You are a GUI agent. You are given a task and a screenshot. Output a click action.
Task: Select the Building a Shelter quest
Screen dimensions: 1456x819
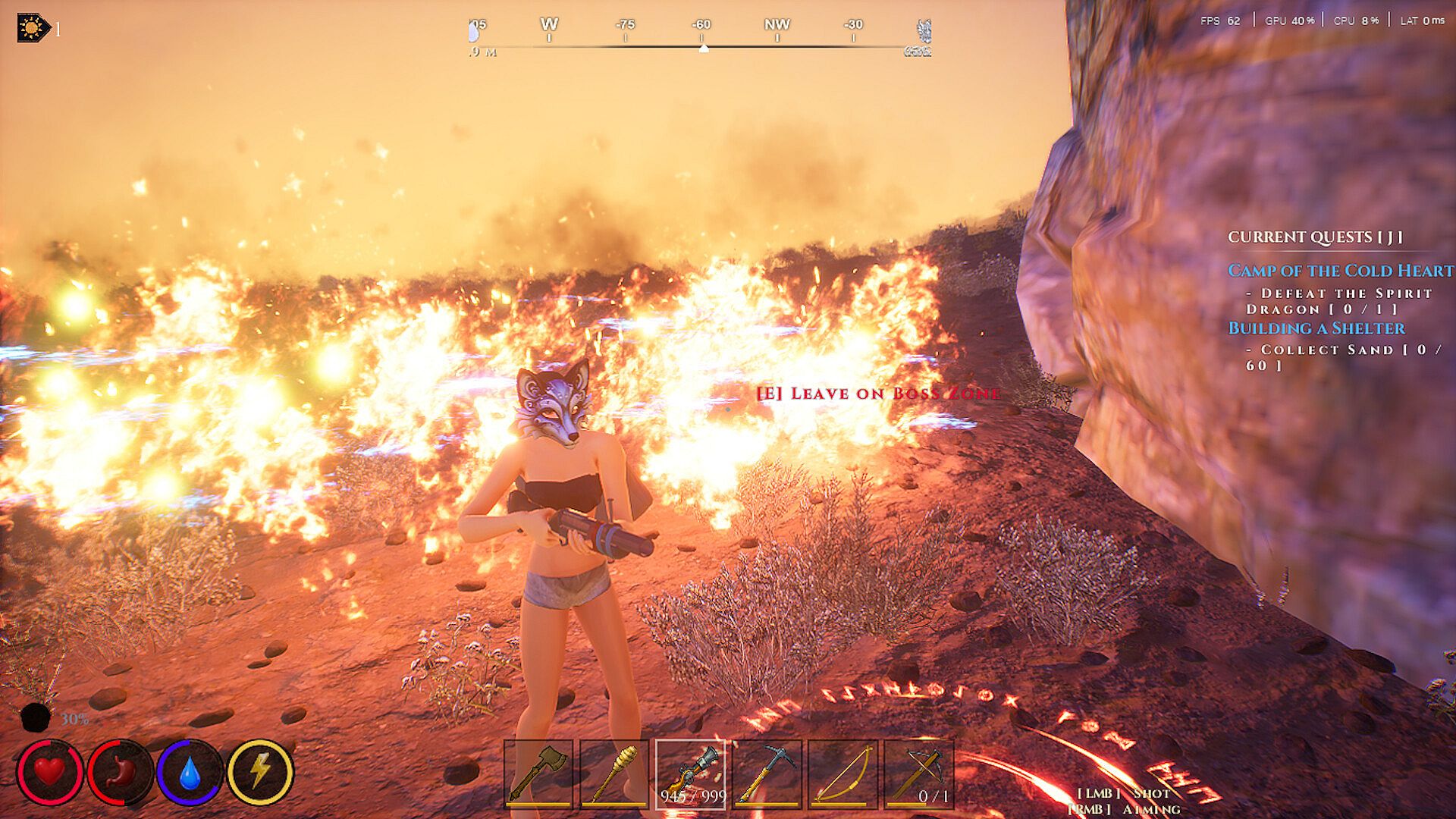[1316, 328]
